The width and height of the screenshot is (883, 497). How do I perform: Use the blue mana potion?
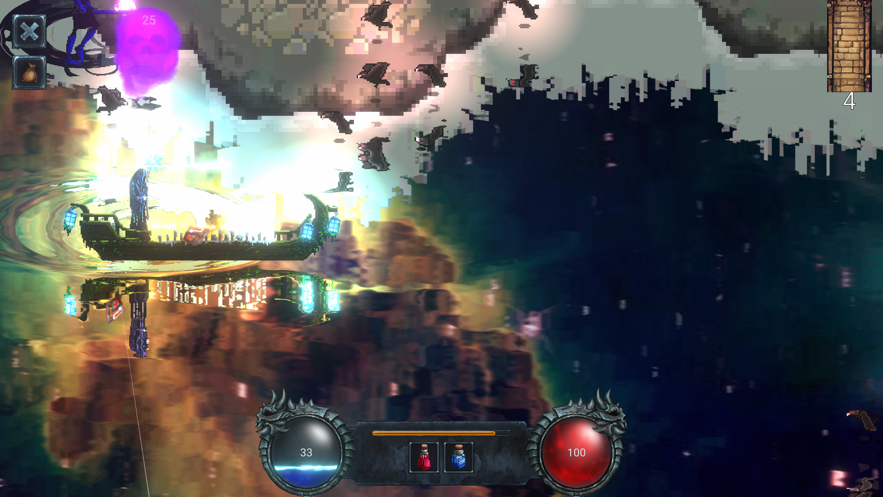click(459, 457)
